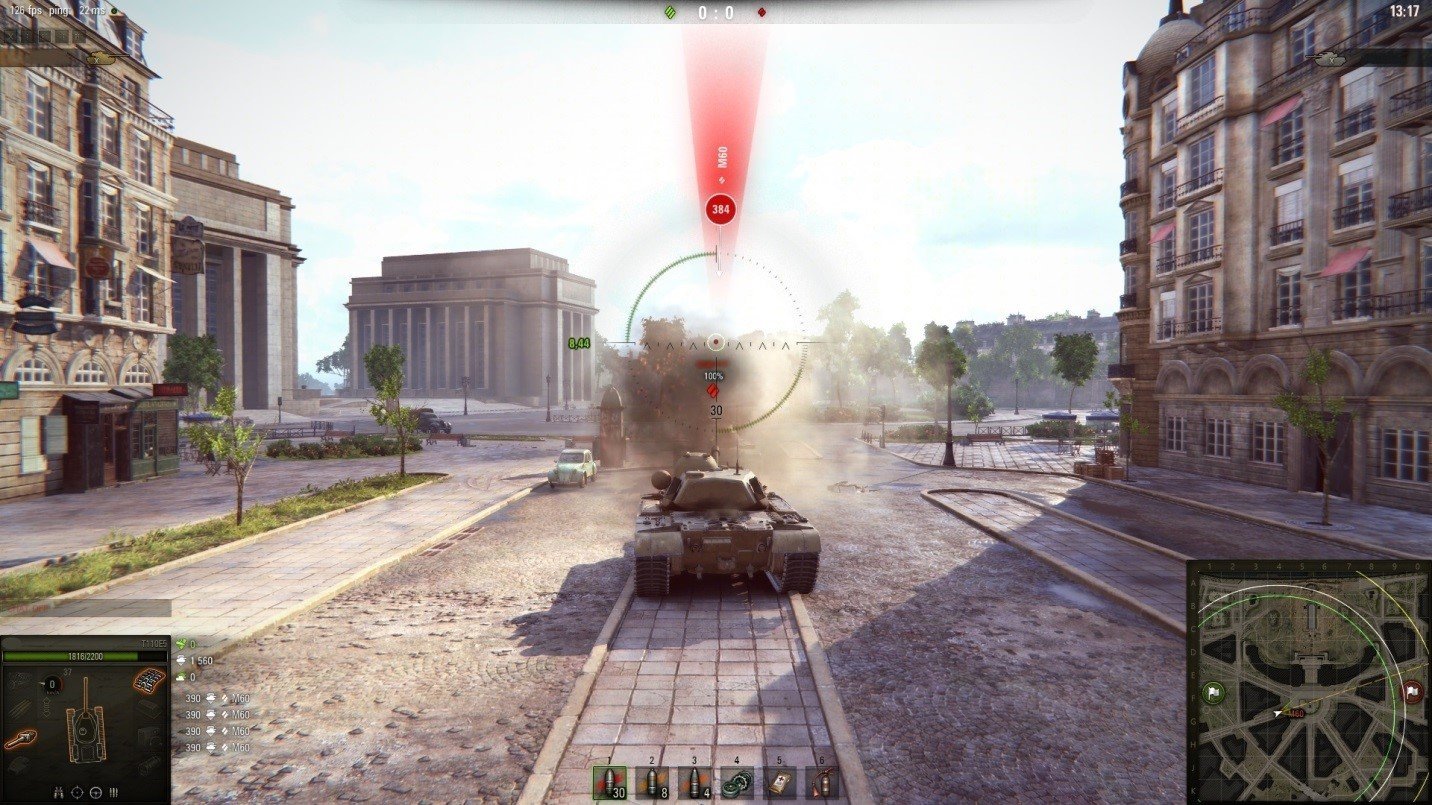Activate the fire extinguisher consumable
The height and width of the screenshot is (805, 1432).
[x=822, y=782]
